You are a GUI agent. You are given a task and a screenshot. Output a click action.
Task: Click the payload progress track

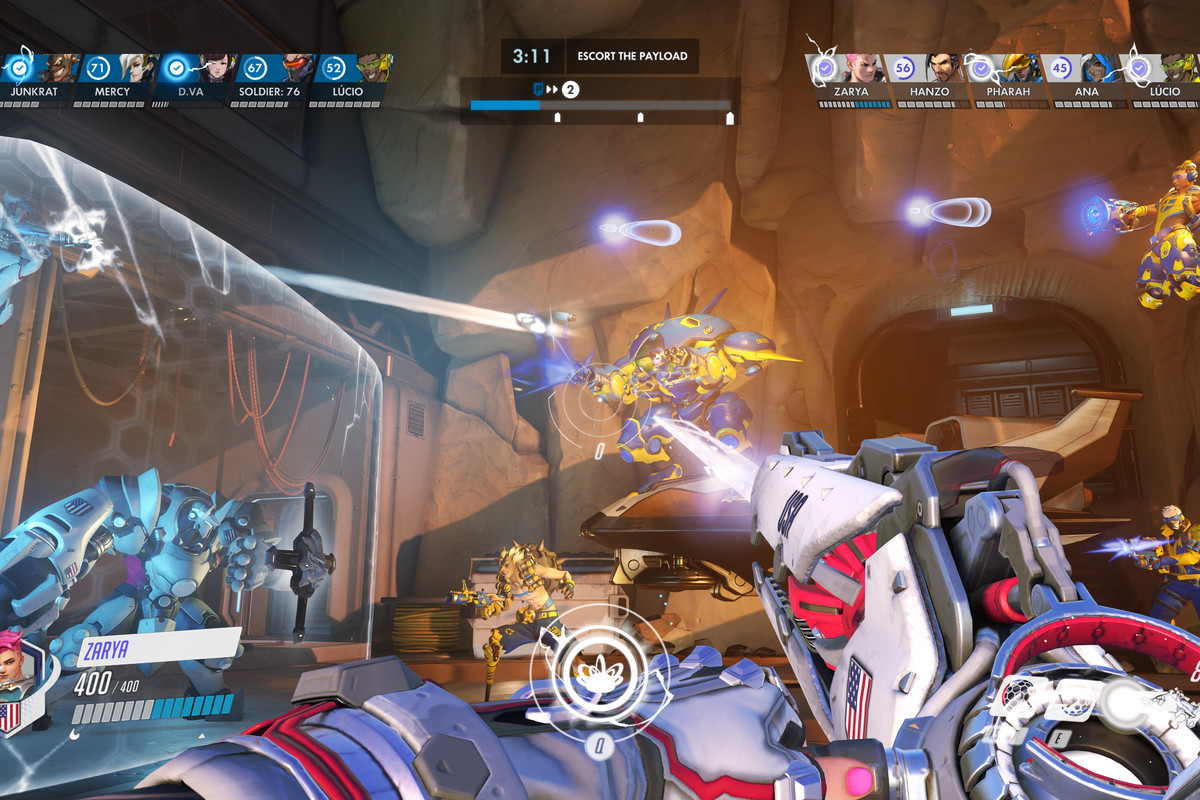coord(600,104)
